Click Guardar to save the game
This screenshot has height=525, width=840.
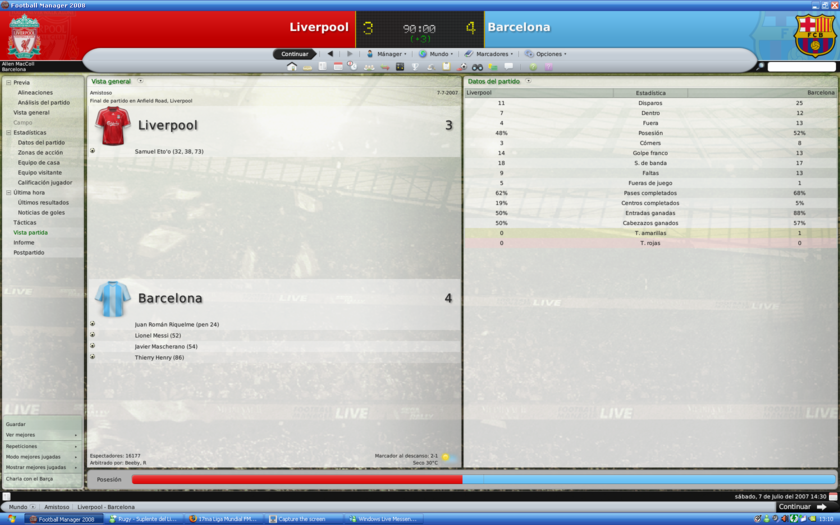pyautogui.click(x=16, y=424)
